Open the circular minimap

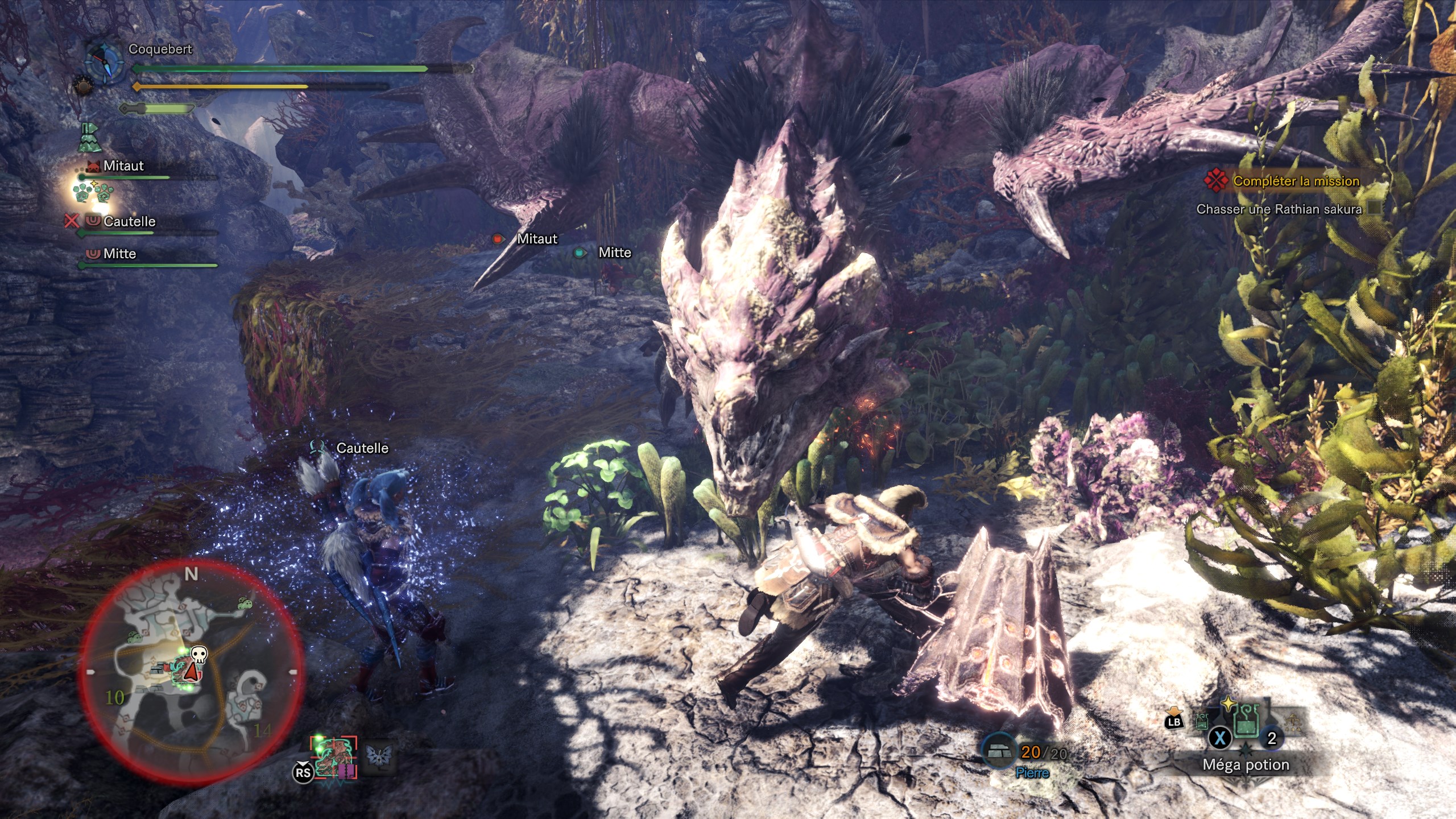point(191,671)
